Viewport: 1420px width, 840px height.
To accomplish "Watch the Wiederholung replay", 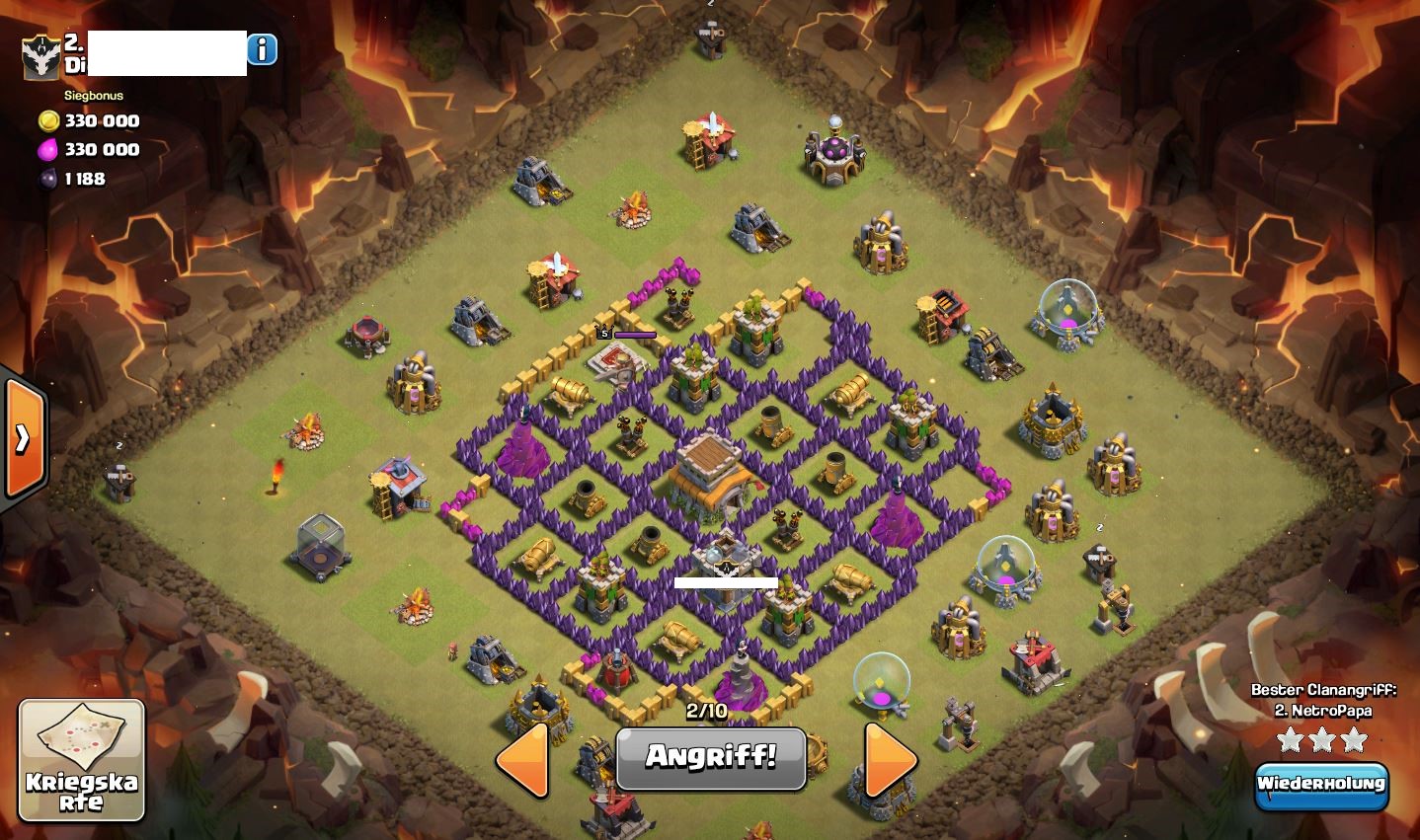I will [x=1321, y=785].
